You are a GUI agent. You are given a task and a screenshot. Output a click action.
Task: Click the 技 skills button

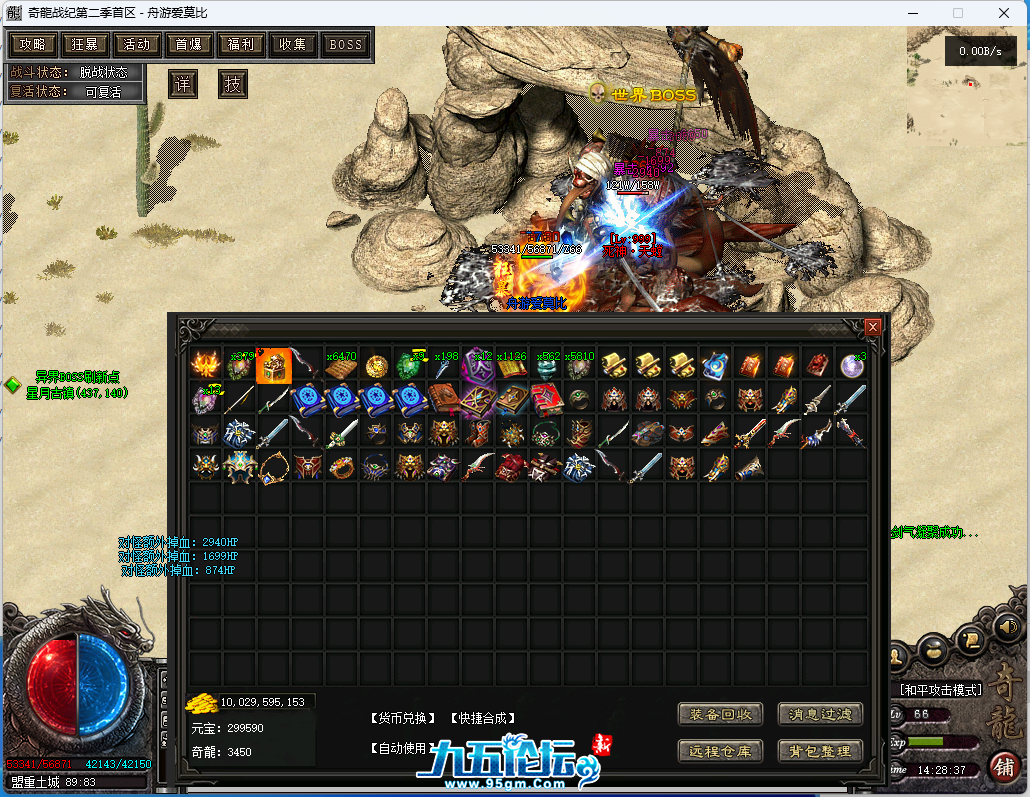point(233,84)
